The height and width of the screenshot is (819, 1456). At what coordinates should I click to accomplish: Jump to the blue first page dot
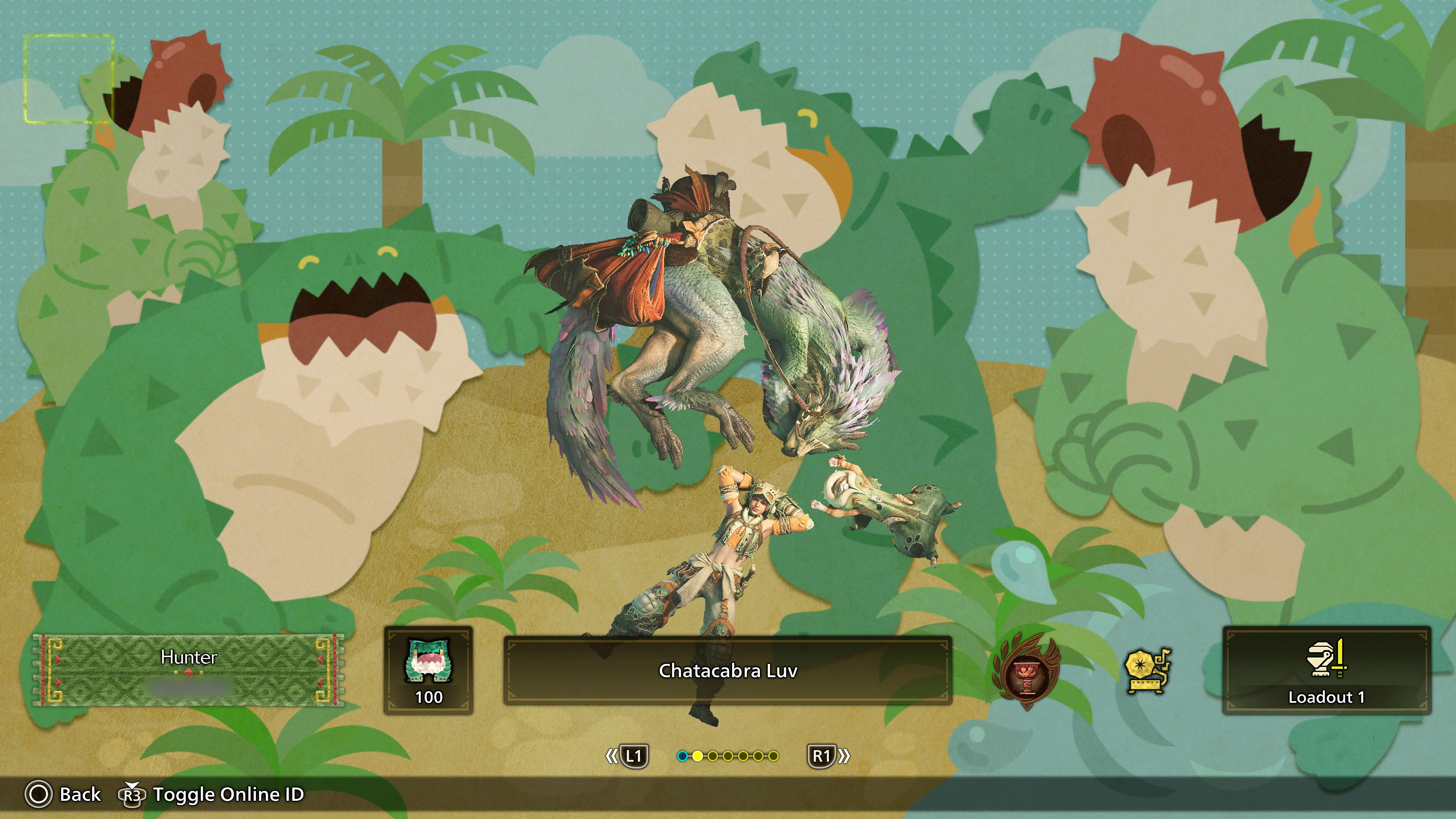point(682,756)
